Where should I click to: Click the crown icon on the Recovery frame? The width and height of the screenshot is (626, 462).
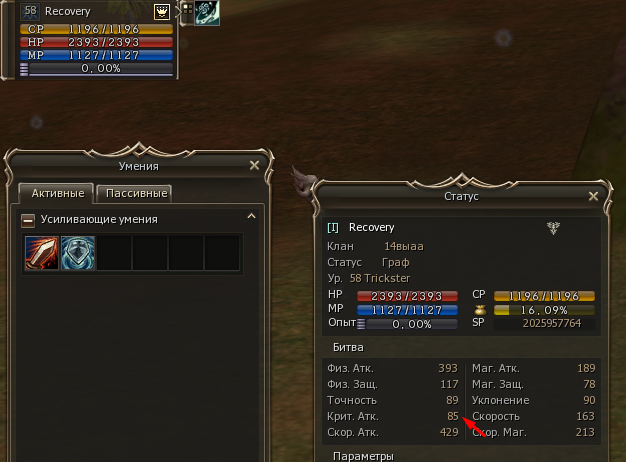tap(161, 10)
